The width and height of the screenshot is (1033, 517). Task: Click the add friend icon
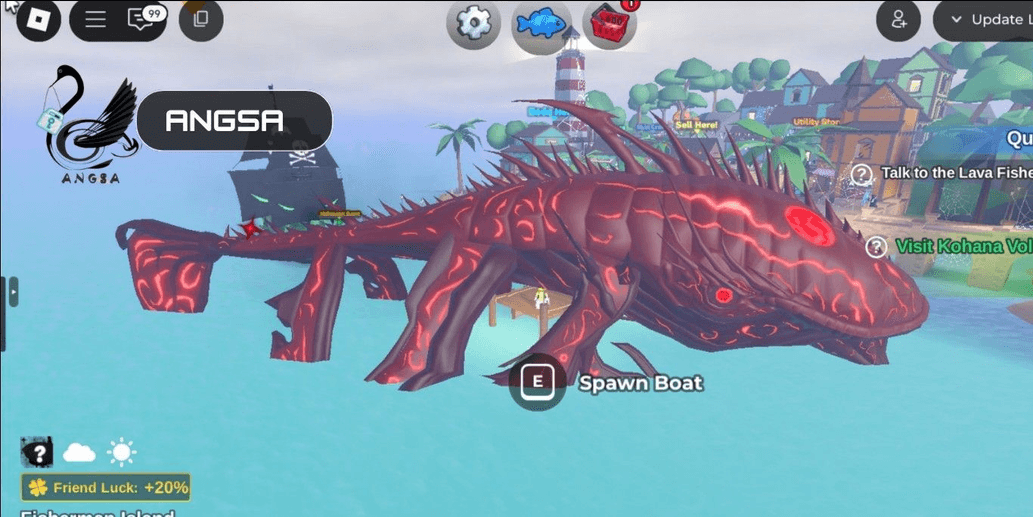click(x=898, y=20)
